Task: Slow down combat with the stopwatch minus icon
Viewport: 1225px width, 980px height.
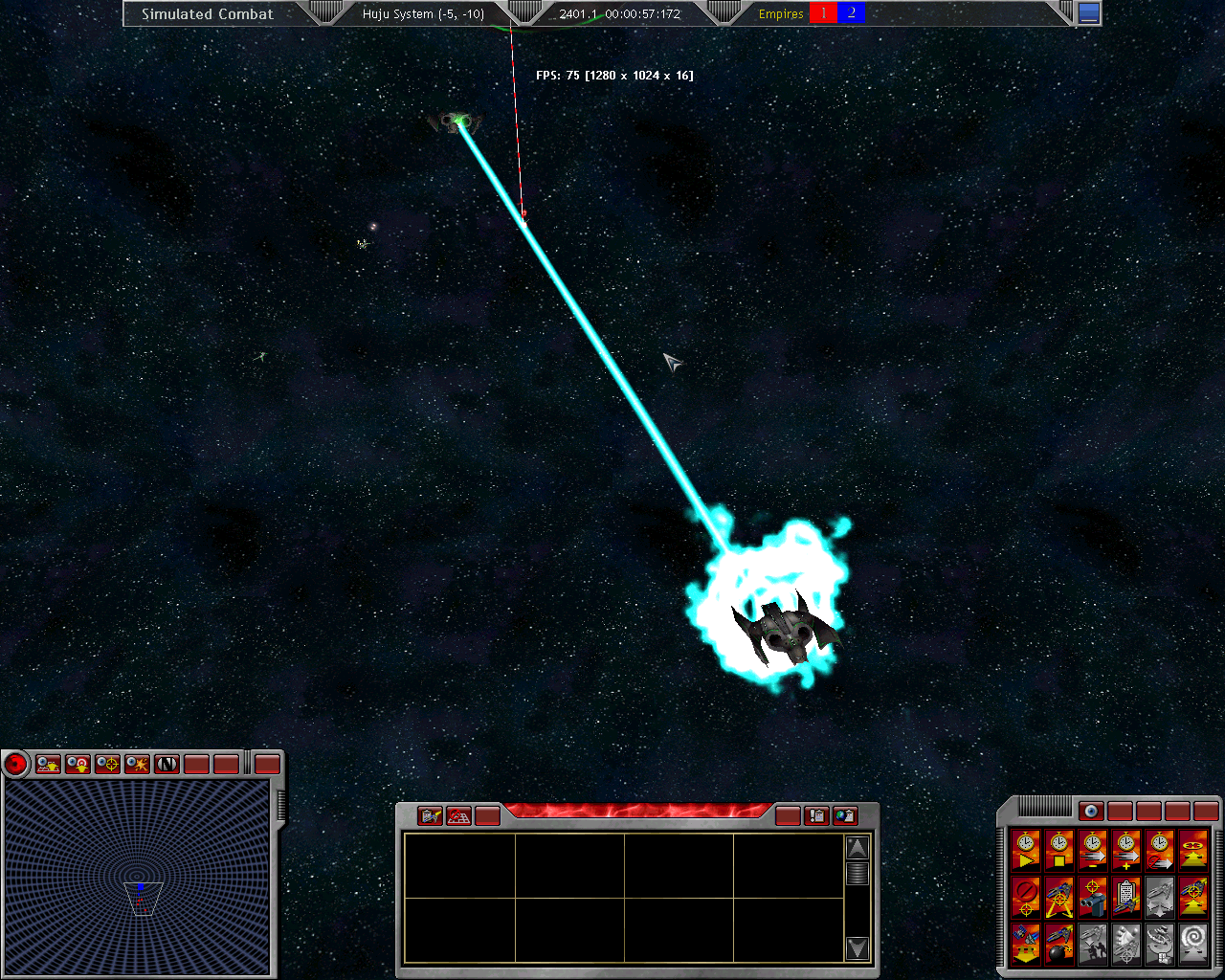Action: [x=1092, y=849]
